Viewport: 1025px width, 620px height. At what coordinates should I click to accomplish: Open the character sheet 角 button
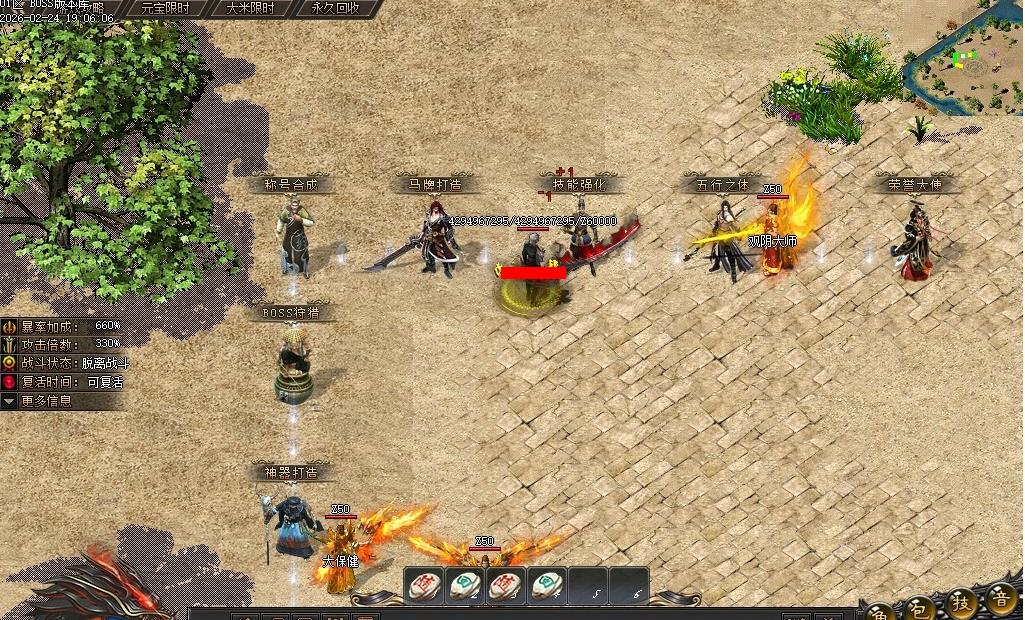[x=881, y=609]
